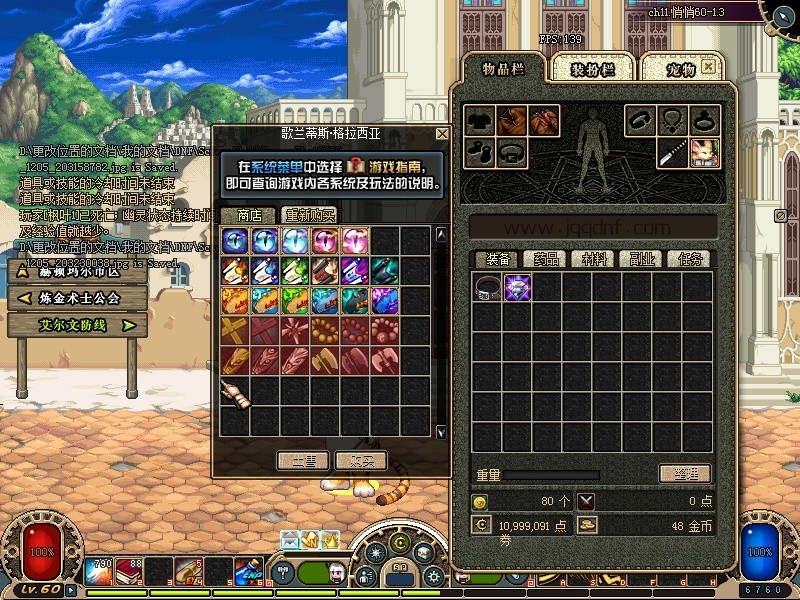Open the 重新购买 repurchase tab
Viewport: 800px width, 600px height.
[309, 215]
